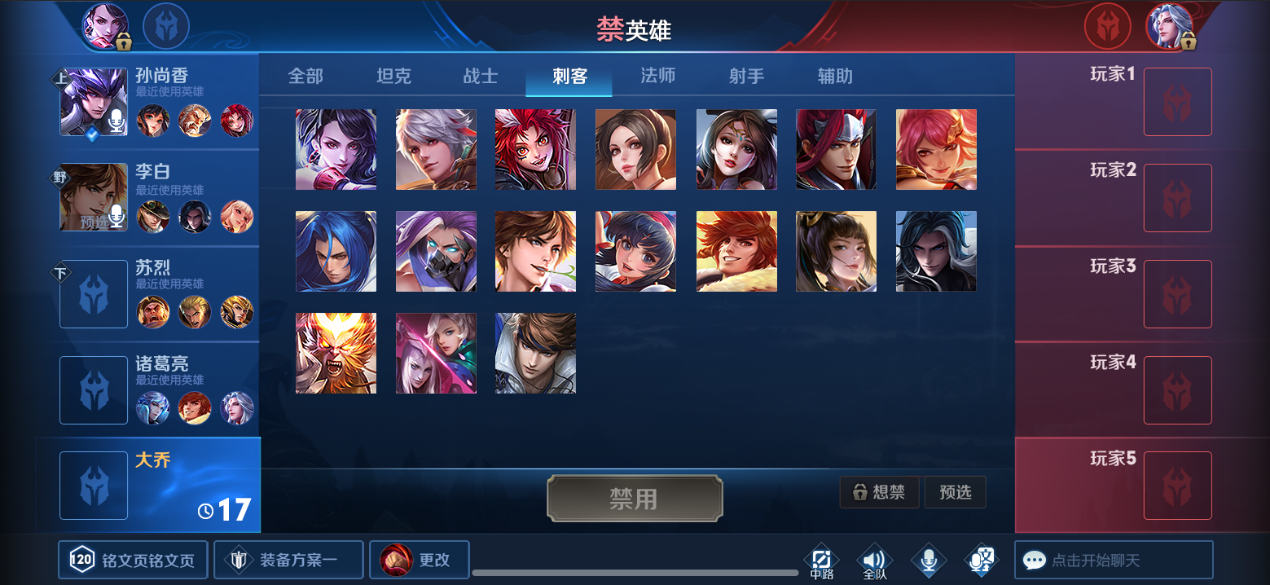
Task: Pick the masked purple-hooded assassin portrait
Action: (436, 251)
